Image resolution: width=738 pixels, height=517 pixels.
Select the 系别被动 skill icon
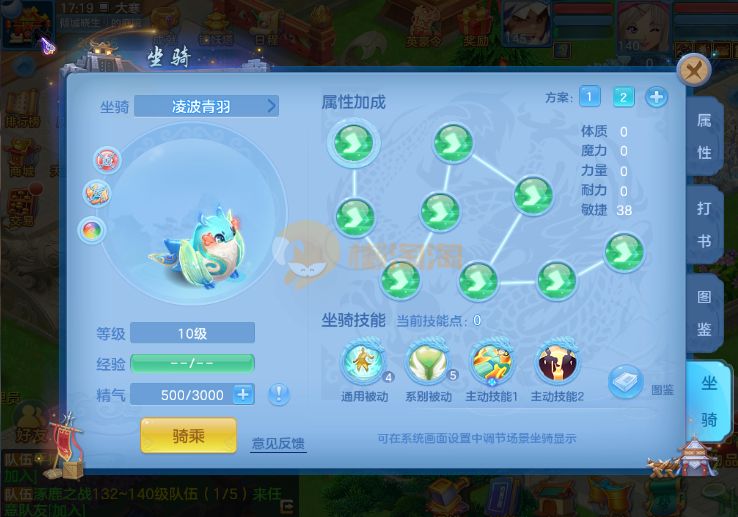coord(427,362)
